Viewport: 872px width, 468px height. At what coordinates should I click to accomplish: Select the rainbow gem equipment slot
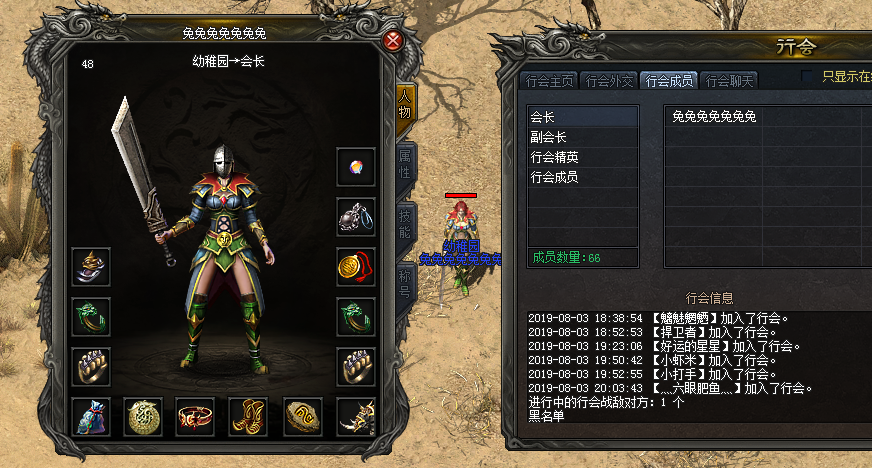[x=355, y=167]
